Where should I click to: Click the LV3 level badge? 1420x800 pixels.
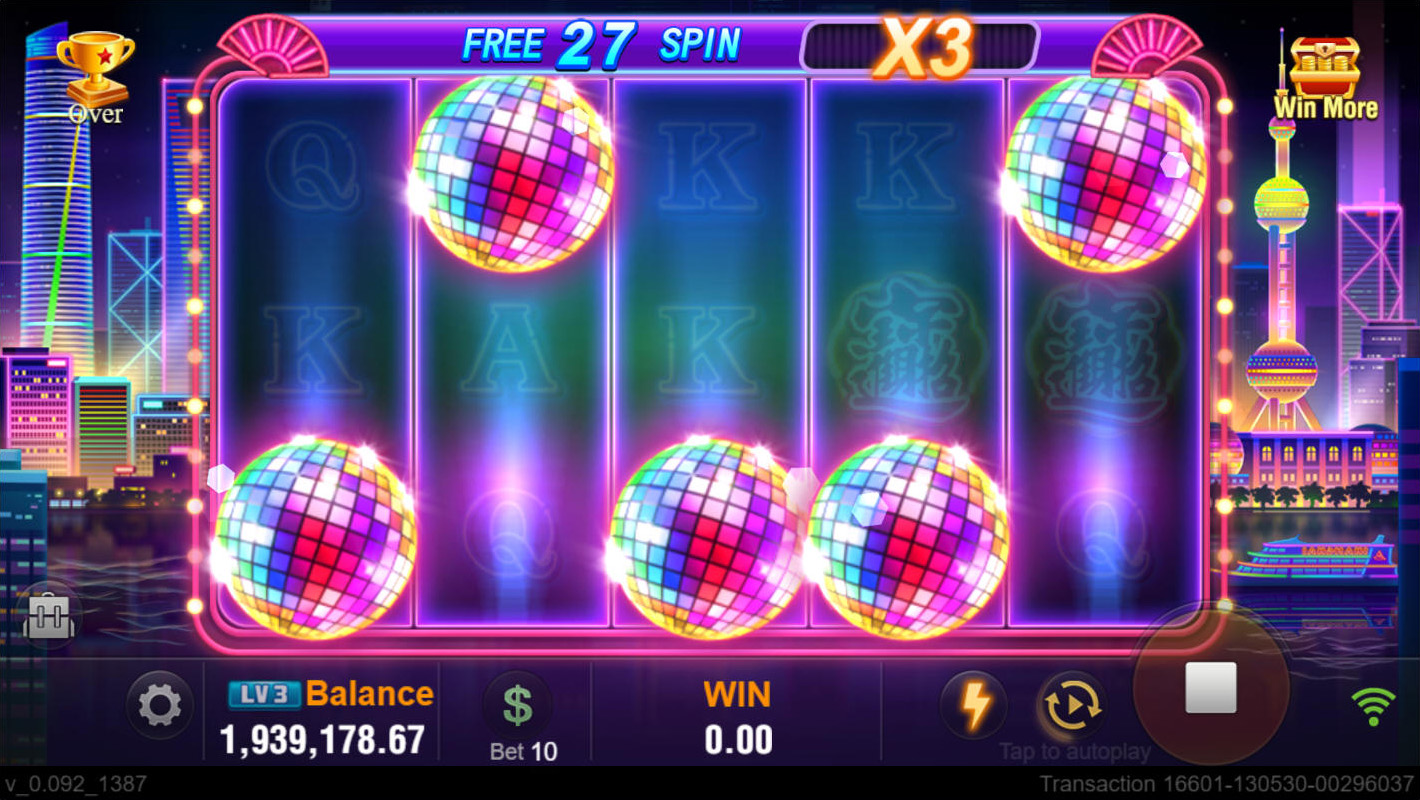265,692
